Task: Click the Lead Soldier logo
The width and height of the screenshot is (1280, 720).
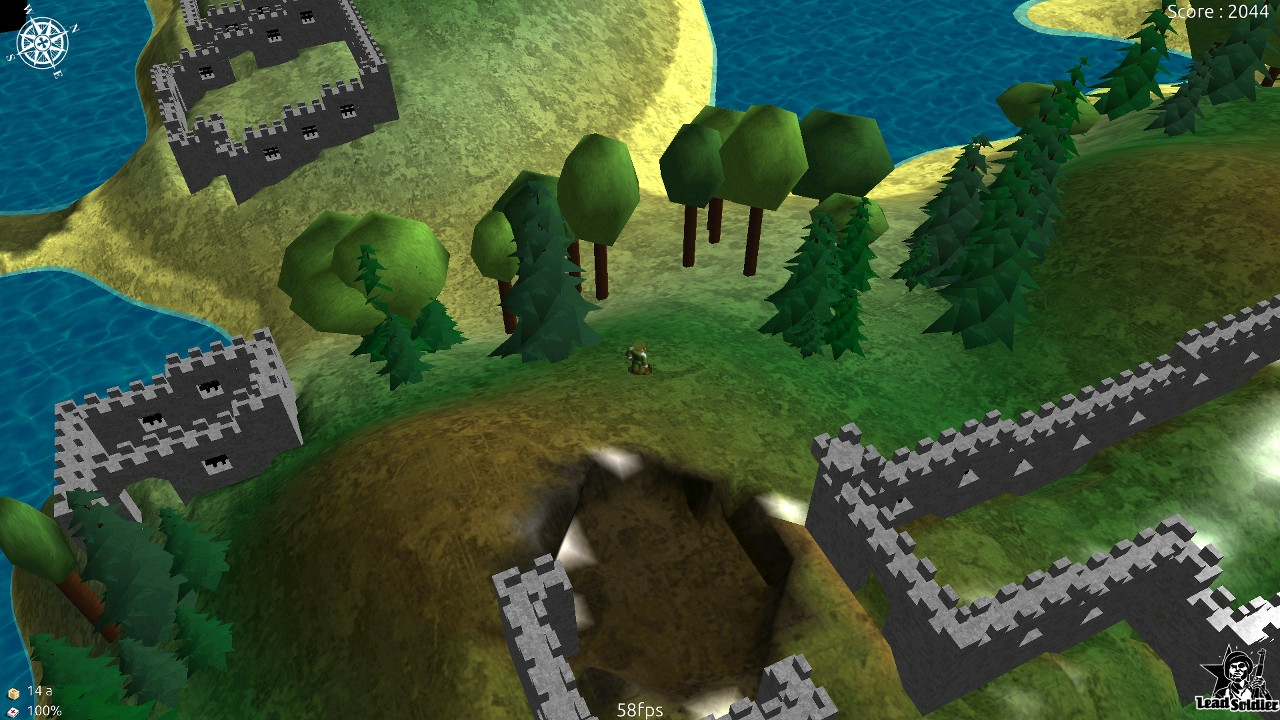Action: [1238, 679]
